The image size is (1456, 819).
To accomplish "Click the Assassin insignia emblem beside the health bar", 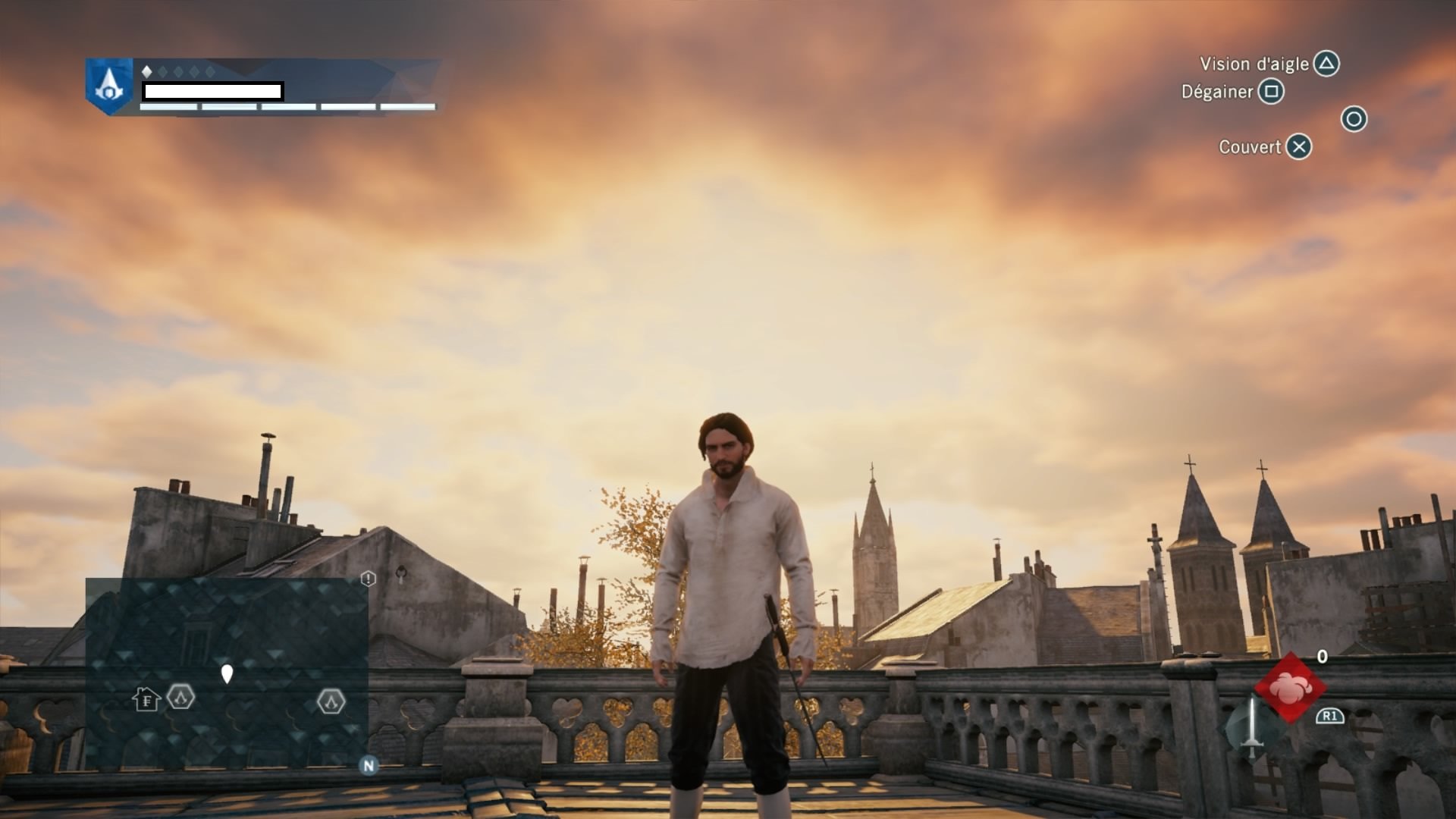I will click(109, 86).
